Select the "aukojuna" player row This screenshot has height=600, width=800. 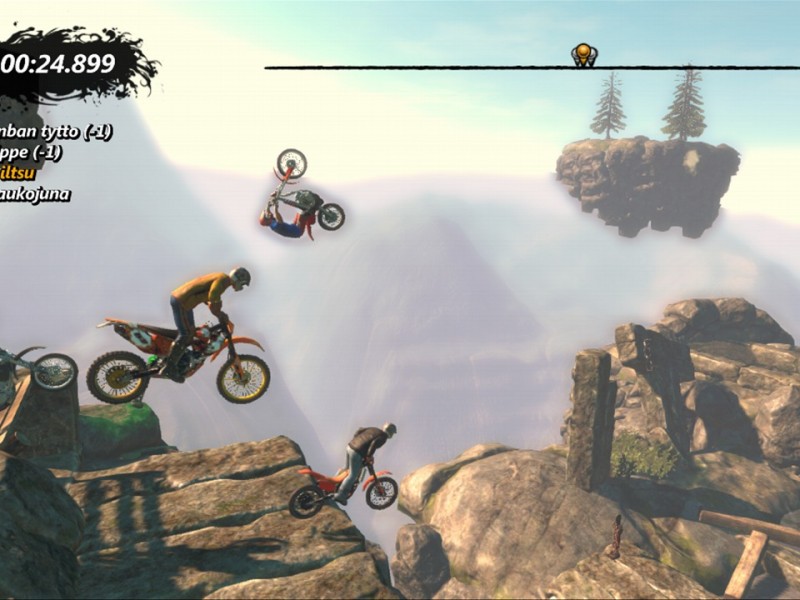[x=36, y=194]
